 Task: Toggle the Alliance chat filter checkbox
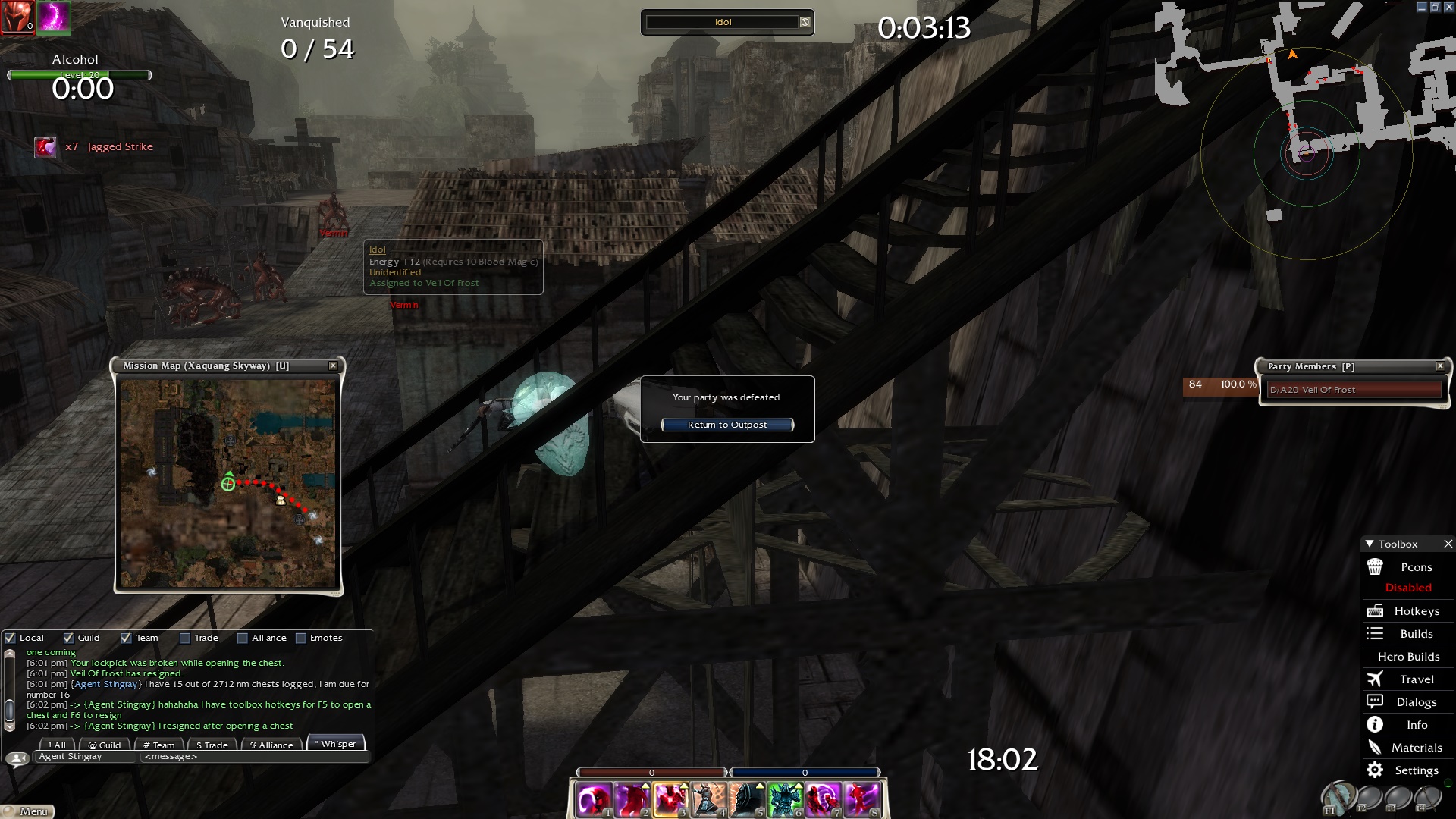[x=243, y=638]
